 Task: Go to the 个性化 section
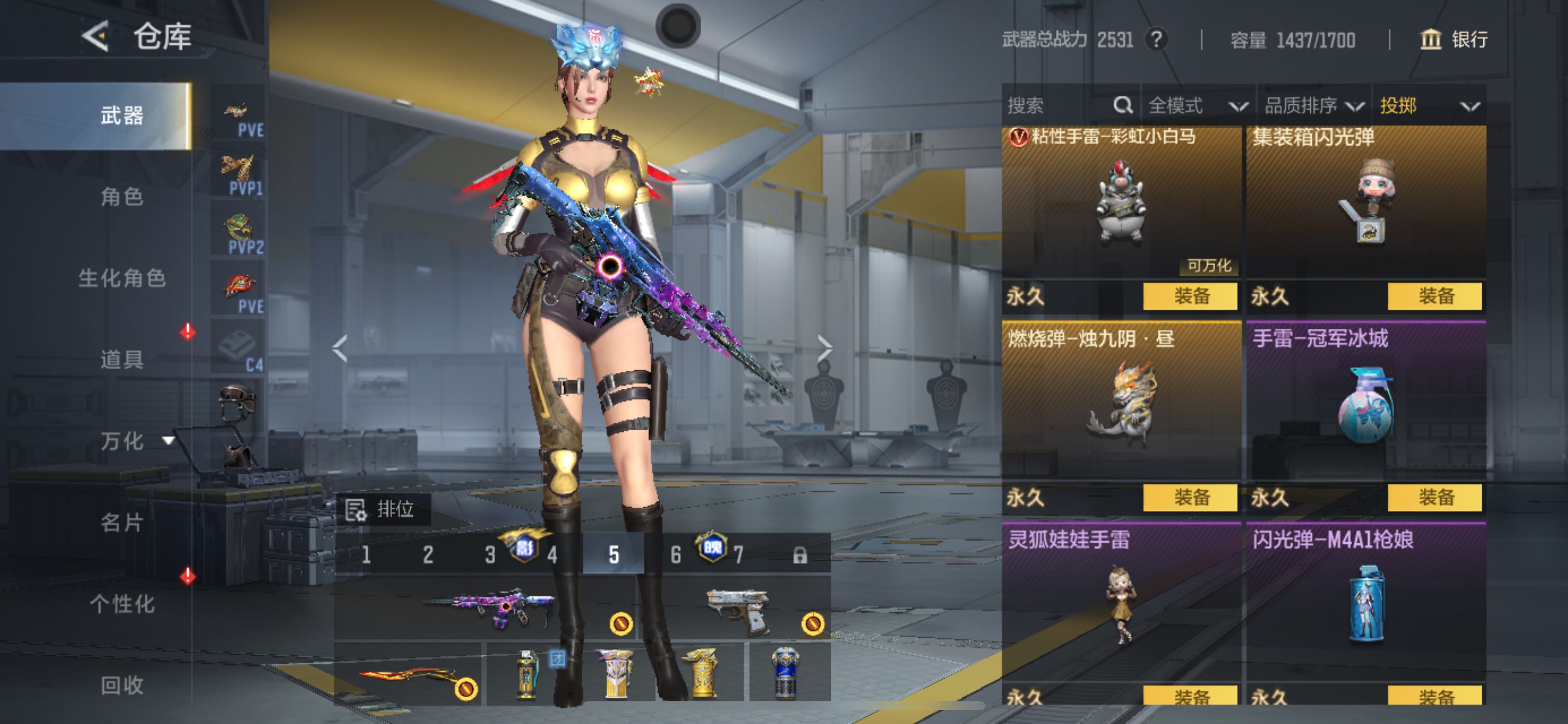click(x=122, y=603)
